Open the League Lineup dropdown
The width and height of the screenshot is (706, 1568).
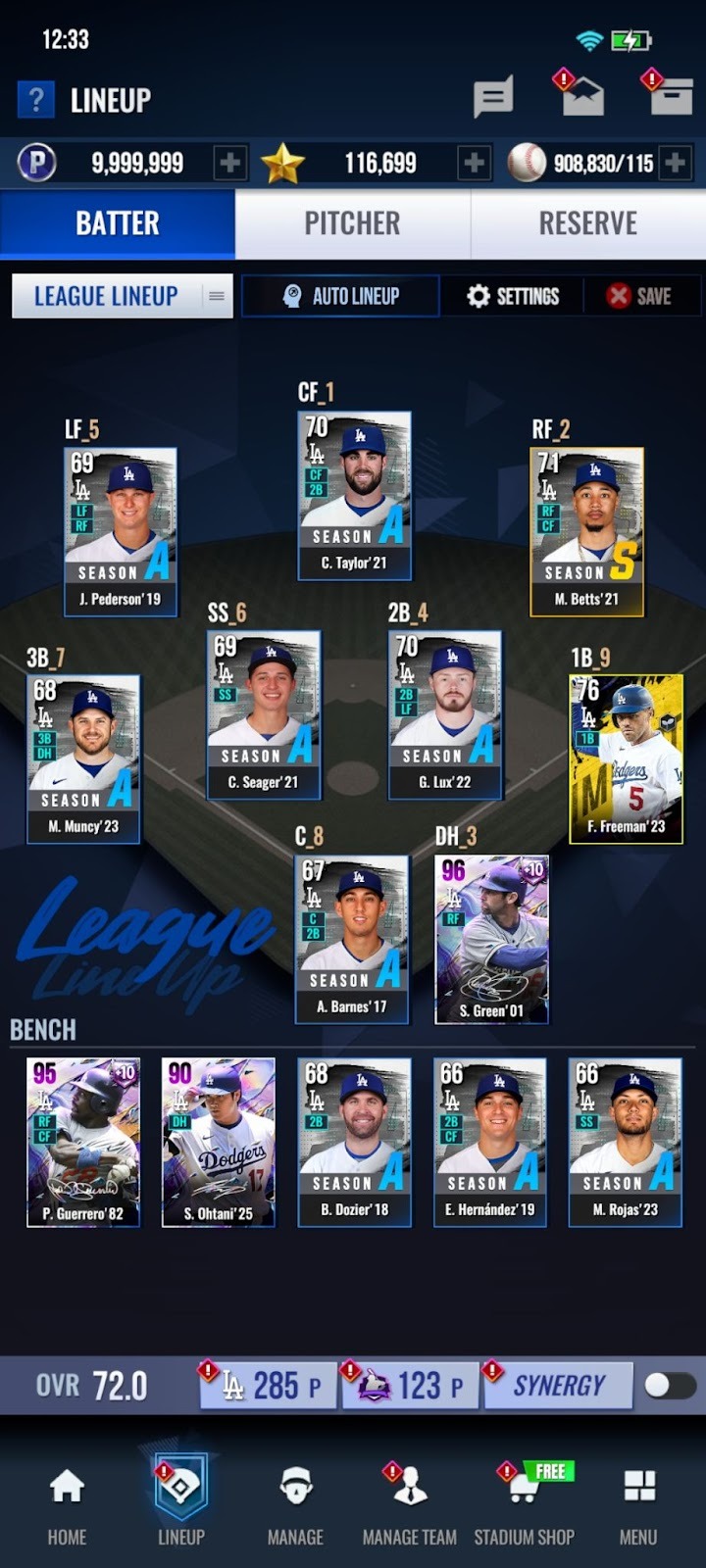click(x=123, y=296)
